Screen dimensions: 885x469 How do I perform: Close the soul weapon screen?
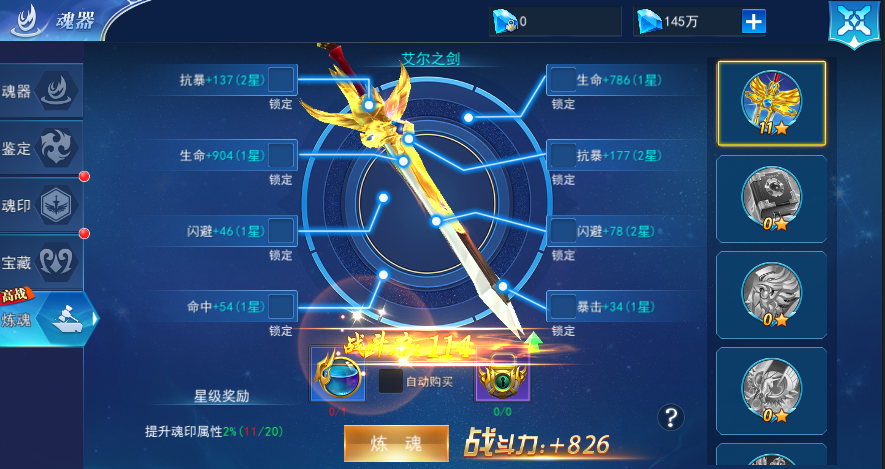(x=853, y=22)
